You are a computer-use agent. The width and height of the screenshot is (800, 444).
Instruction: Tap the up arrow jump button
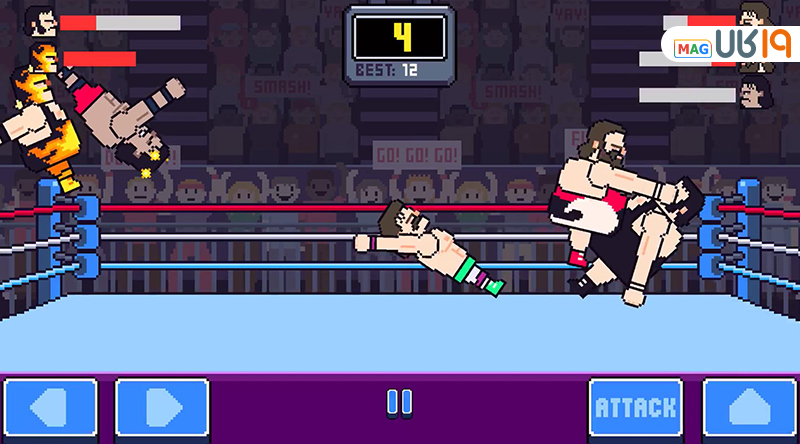point(750,409)
